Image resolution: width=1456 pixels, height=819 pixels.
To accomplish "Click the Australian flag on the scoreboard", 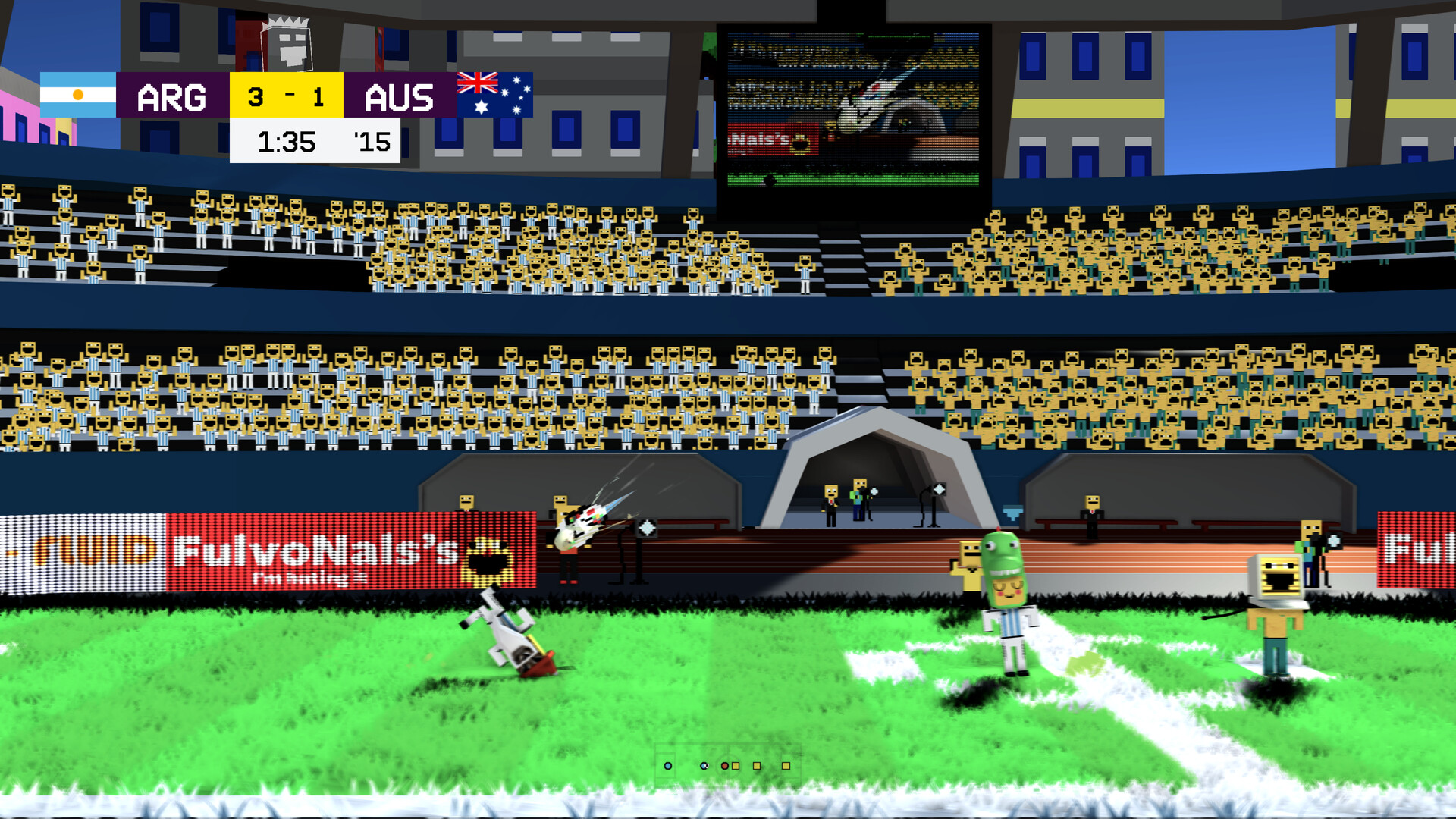I will (x=493, y=96).
